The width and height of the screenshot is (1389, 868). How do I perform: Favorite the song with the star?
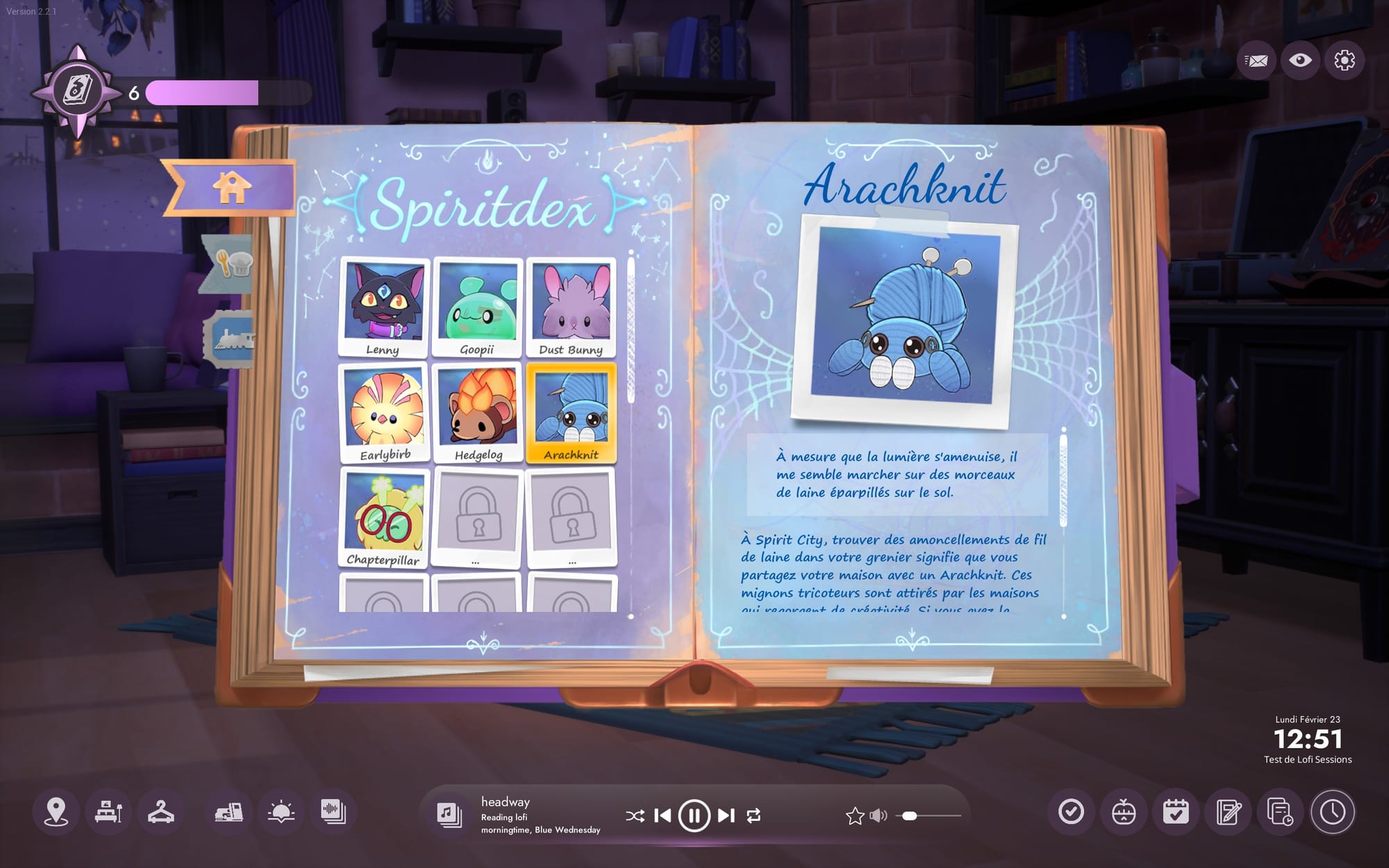click(855, 816)
